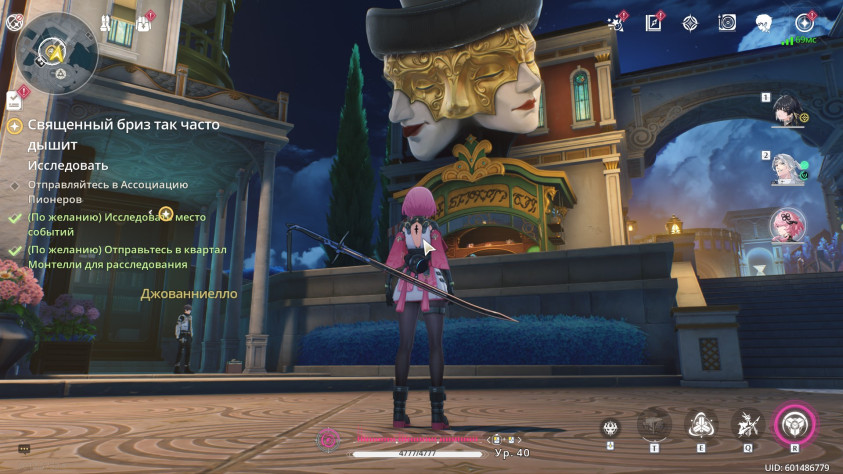Open the chat bubble in bottom-left corner

pos(24,449)
